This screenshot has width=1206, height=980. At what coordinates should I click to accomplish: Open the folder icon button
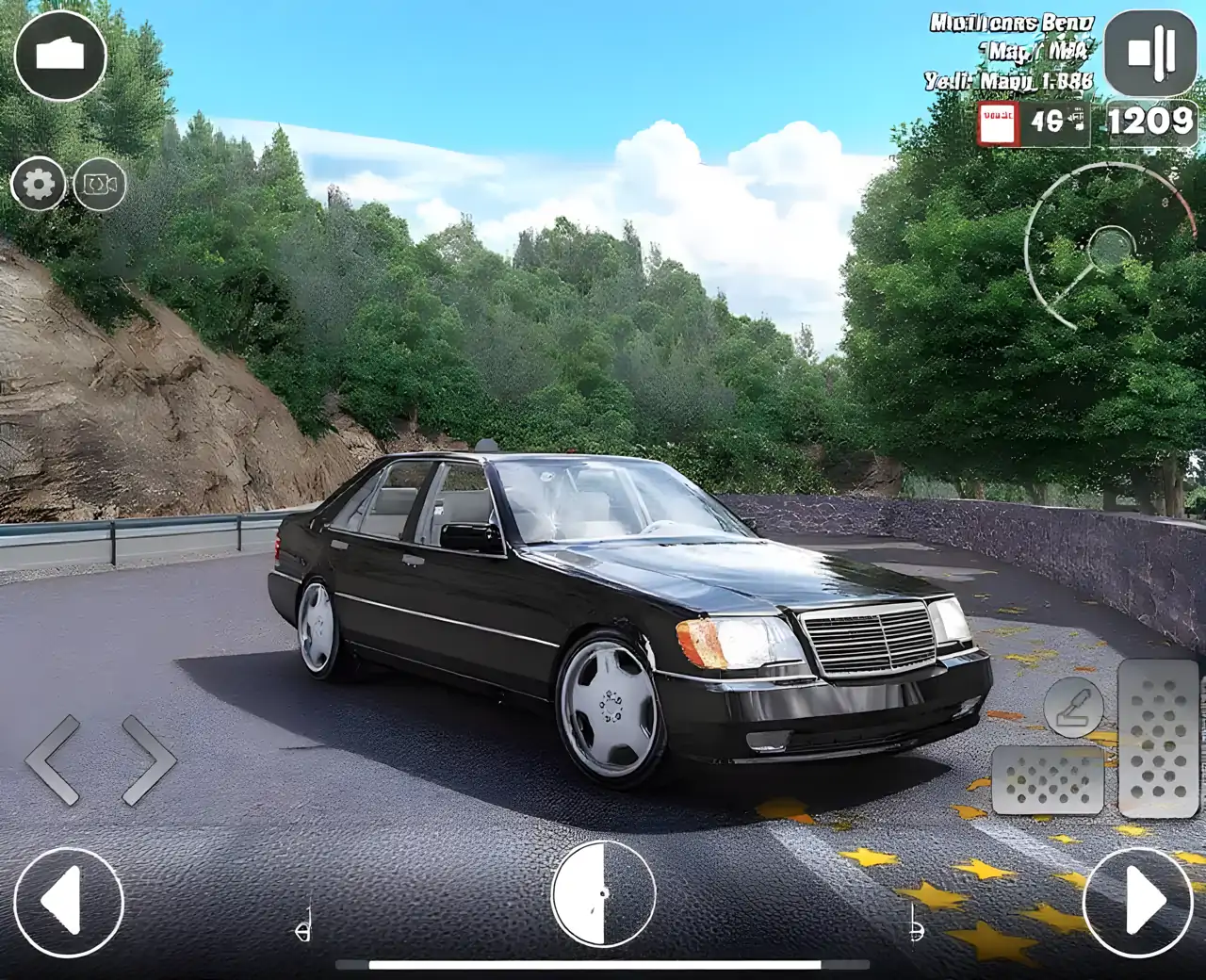(60, 55)
